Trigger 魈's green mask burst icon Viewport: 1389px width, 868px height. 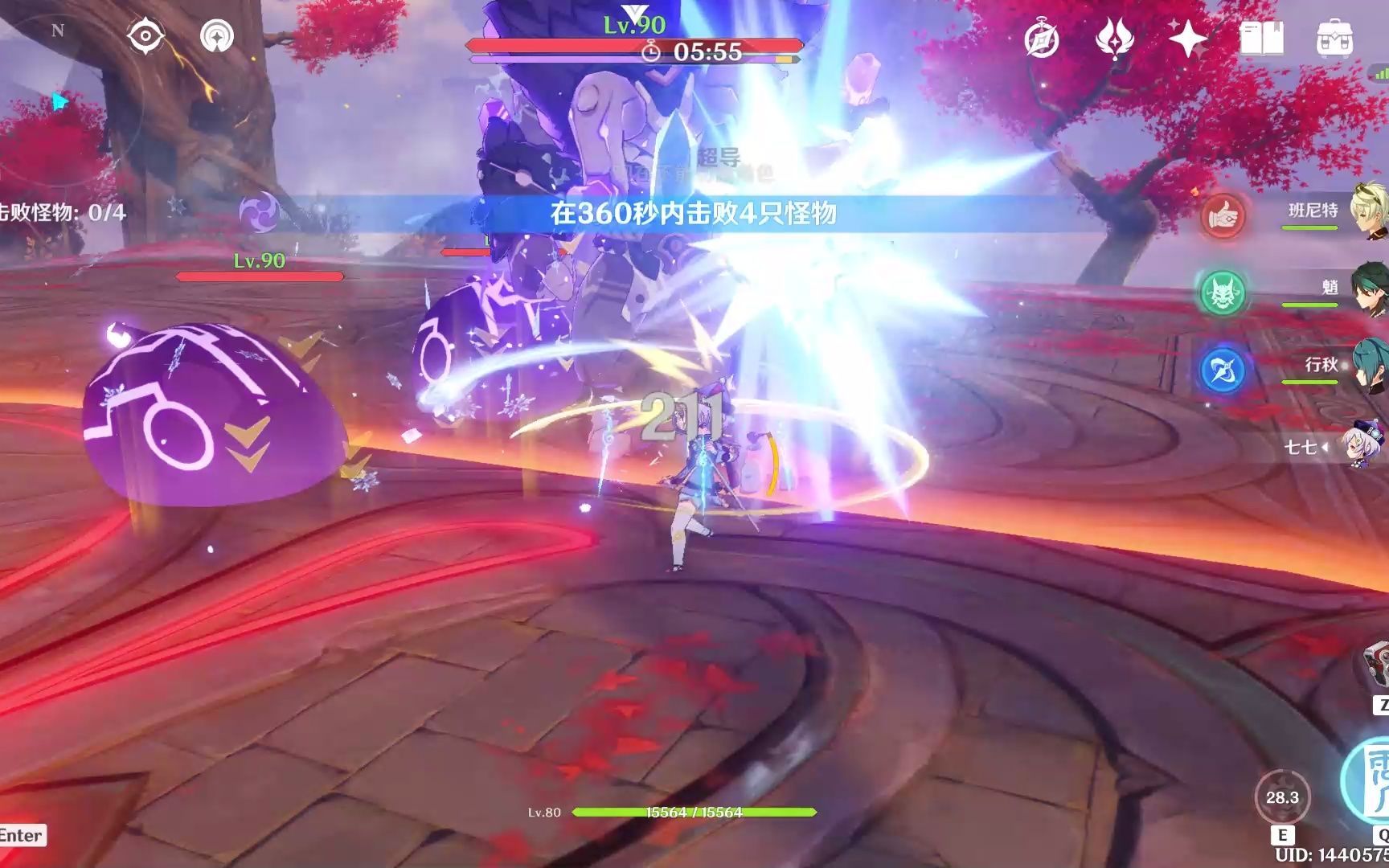[x=1223, y=293]
